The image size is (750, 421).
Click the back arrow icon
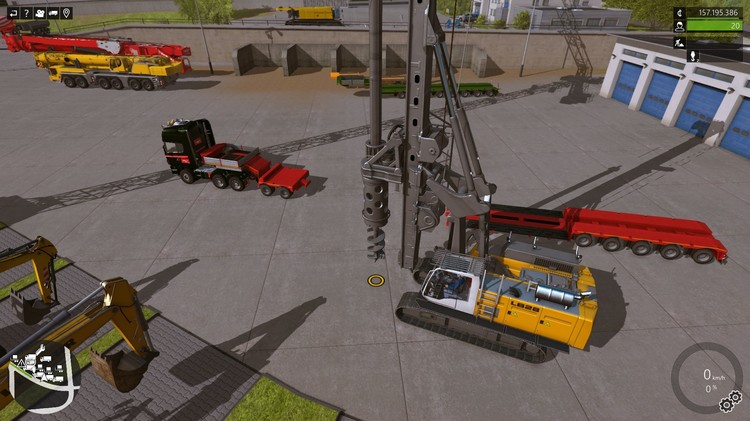click(x=12, y=13)
